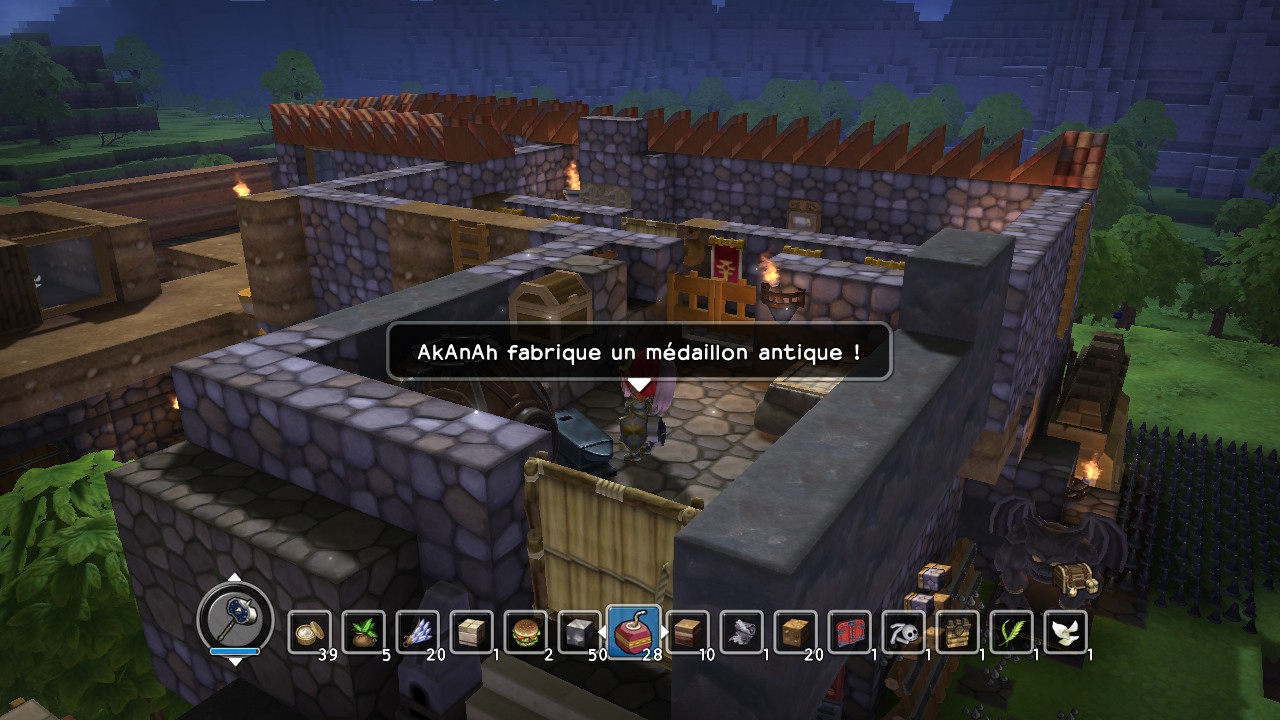
Task: Select the skull and bones slot
Action: tap(903, 632)
